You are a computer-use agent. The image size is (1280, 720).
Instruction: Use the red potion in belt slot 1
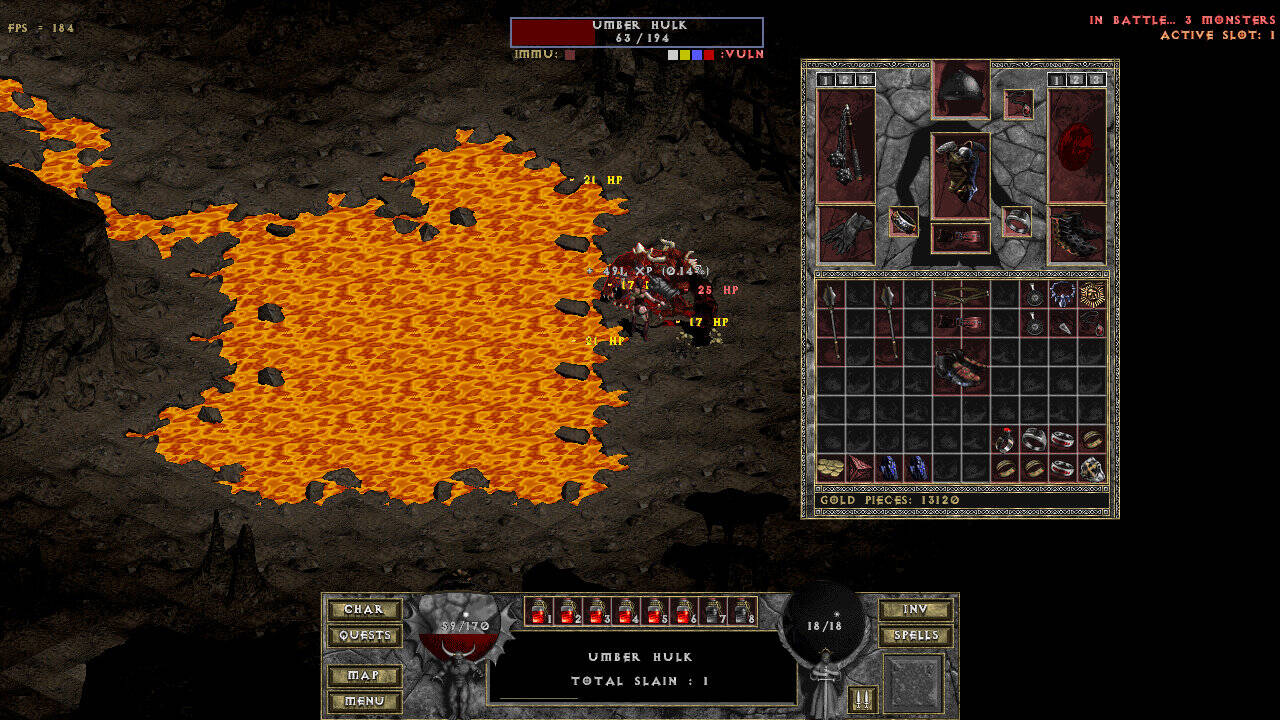coord(539,612)
